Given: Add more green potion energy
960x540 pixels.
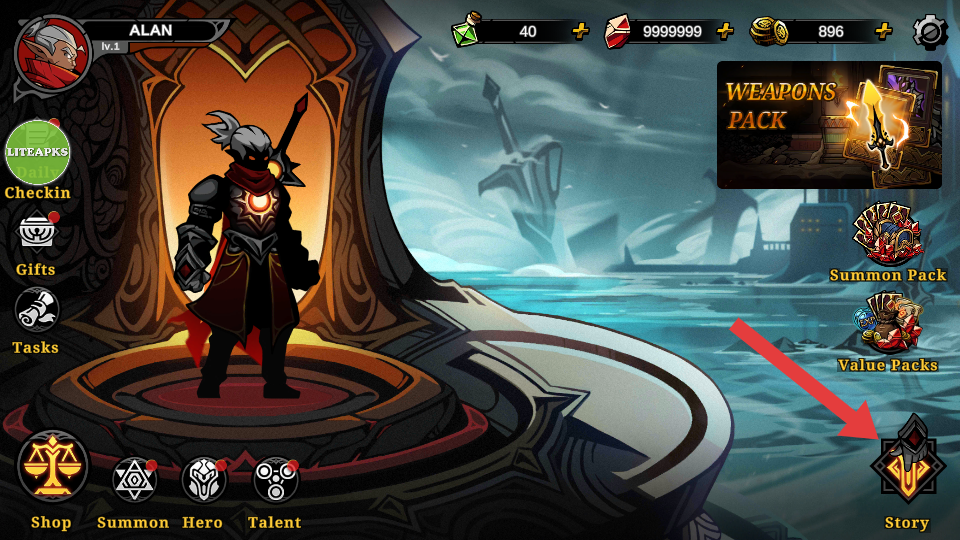Looking at the screenshot, I should [x=580, y=31].
